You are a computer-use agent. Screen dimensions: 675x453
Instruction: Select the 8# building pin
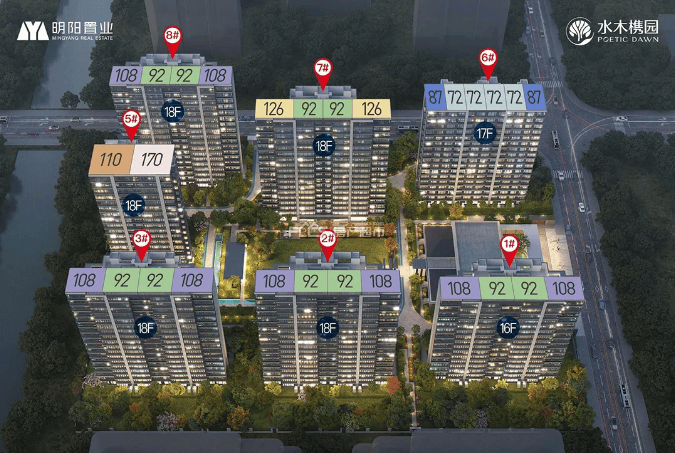click(172, 36)
